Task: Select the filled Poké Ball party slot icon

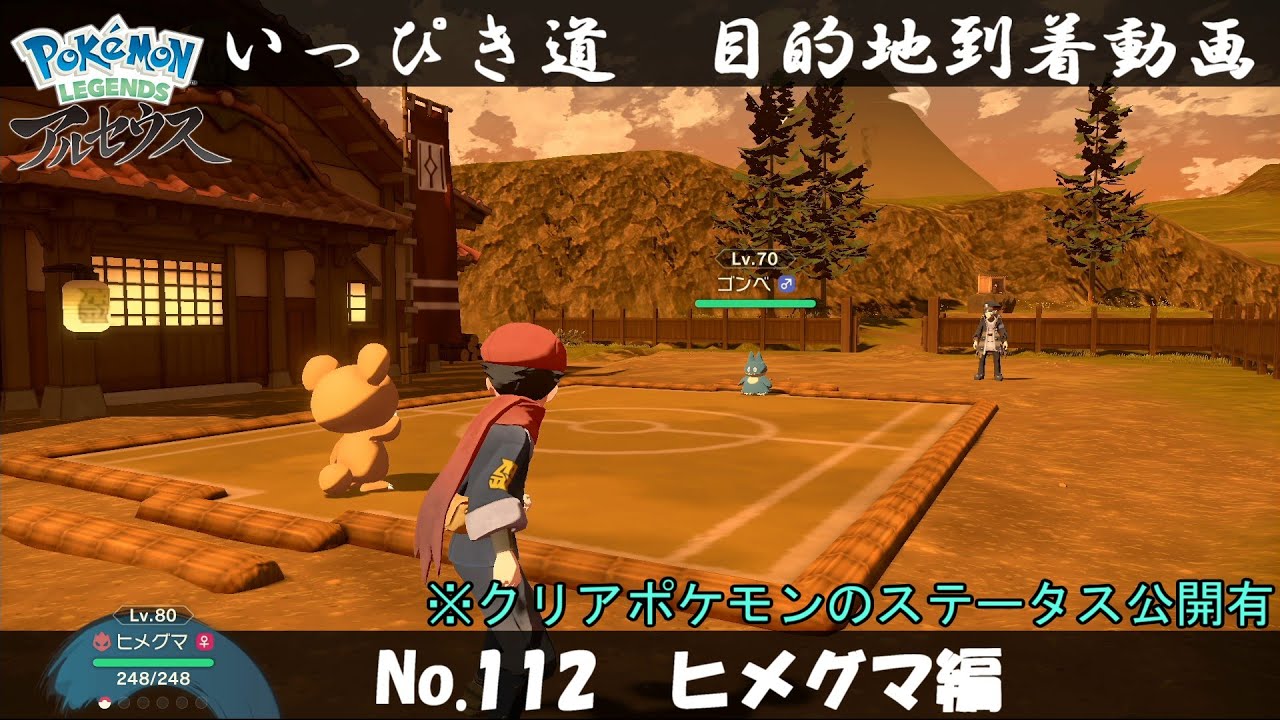Action: (x=104, y=704)
